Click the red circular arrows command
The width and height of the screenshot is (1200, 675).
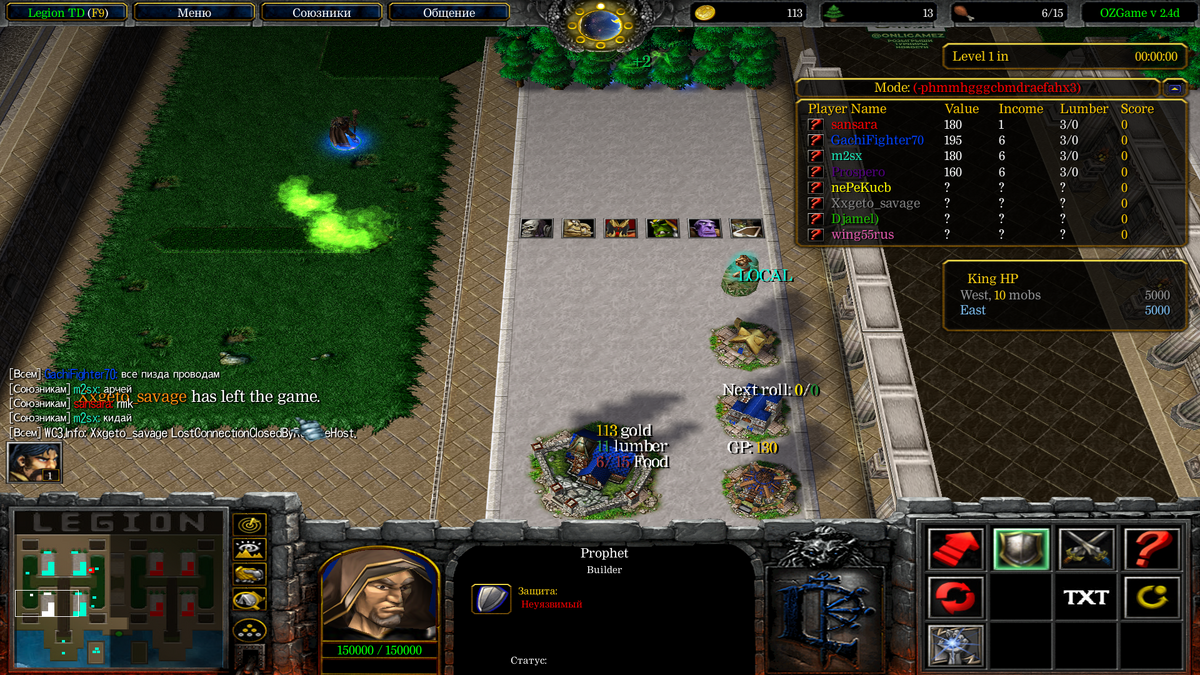[x=955, y=597]
